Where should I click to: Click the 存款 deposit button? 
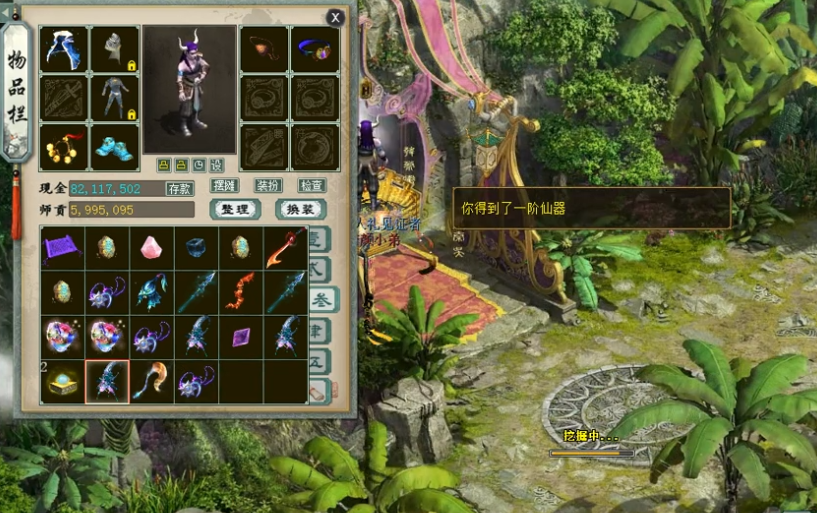point(179,188)
